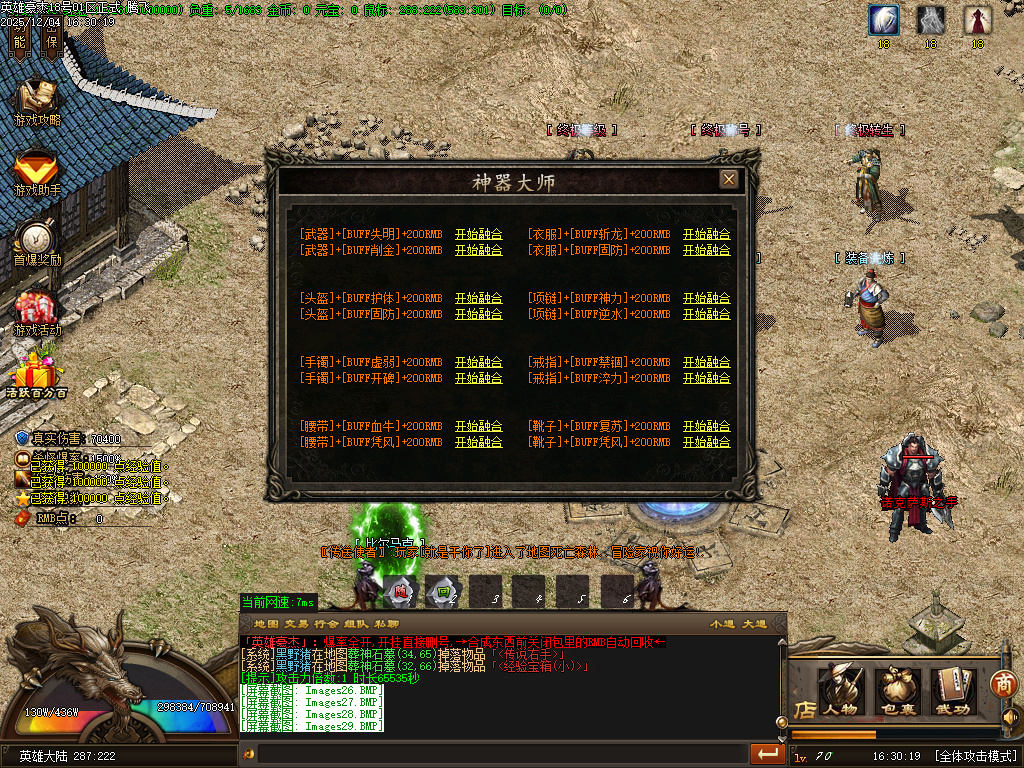Open the round 商 shop button

(x=1003, y=684)
